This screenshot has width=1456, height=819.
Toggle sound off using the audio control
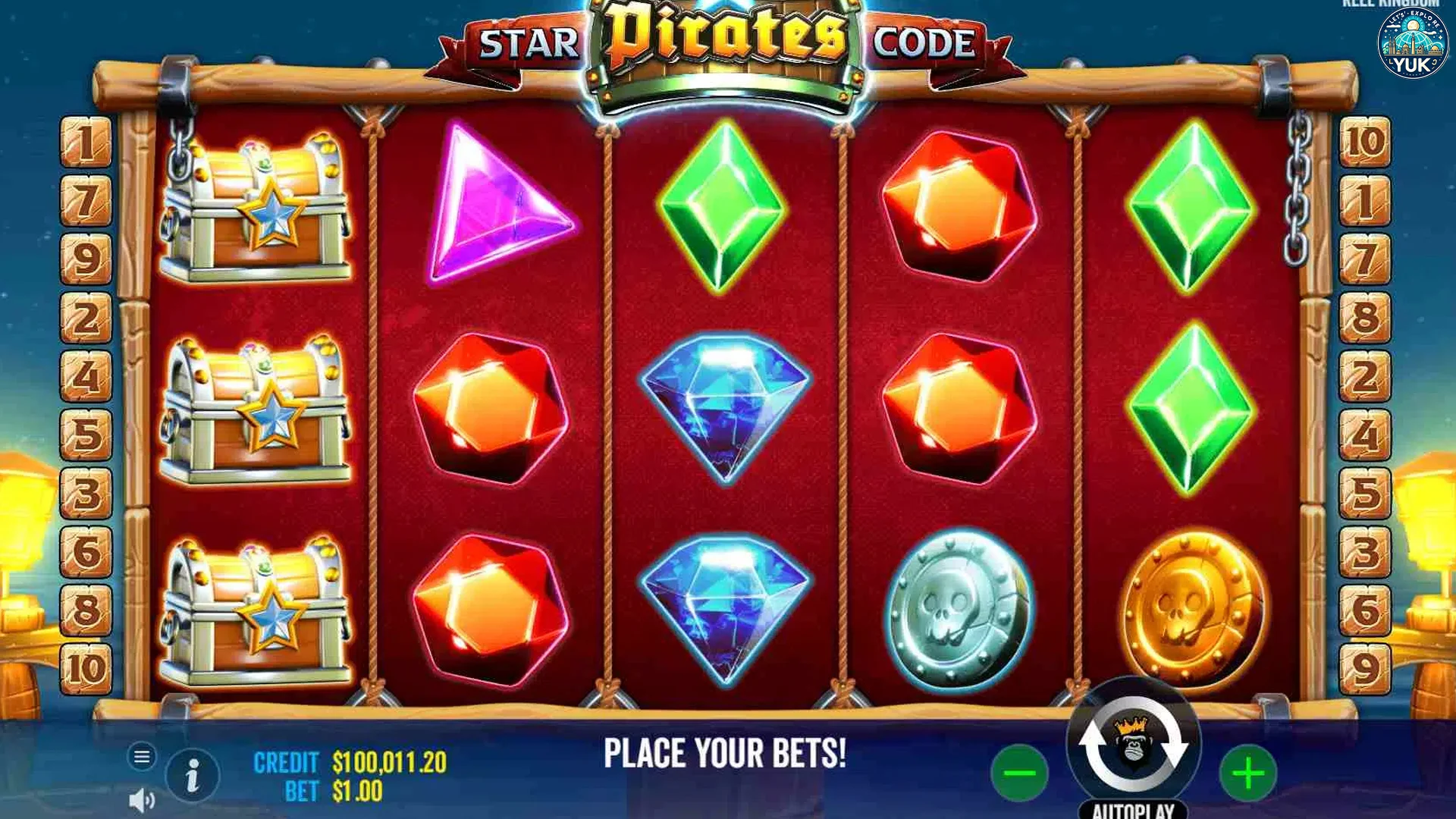coord(141,798)
